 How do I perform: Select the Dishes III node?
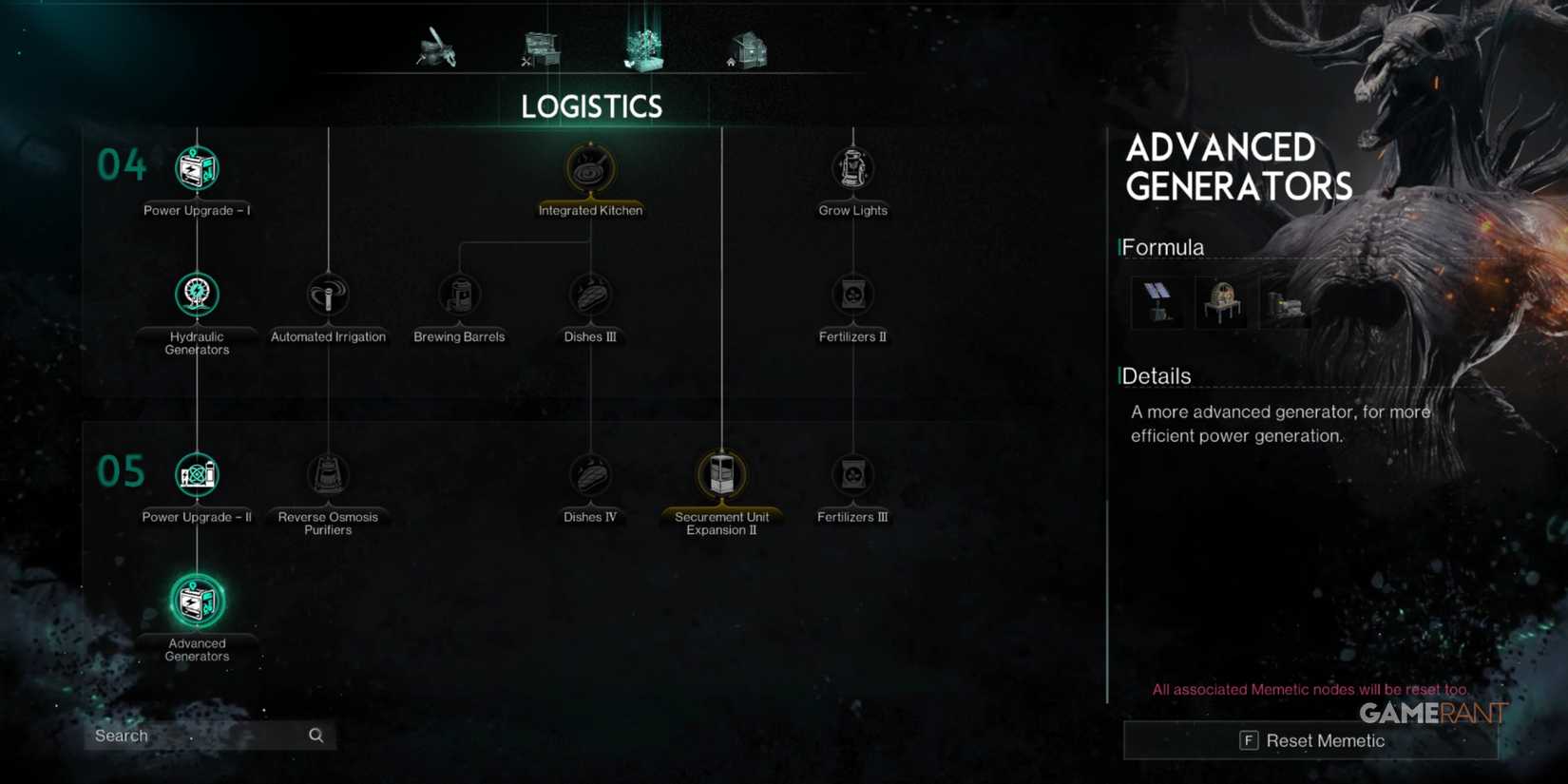coord(590,296)
